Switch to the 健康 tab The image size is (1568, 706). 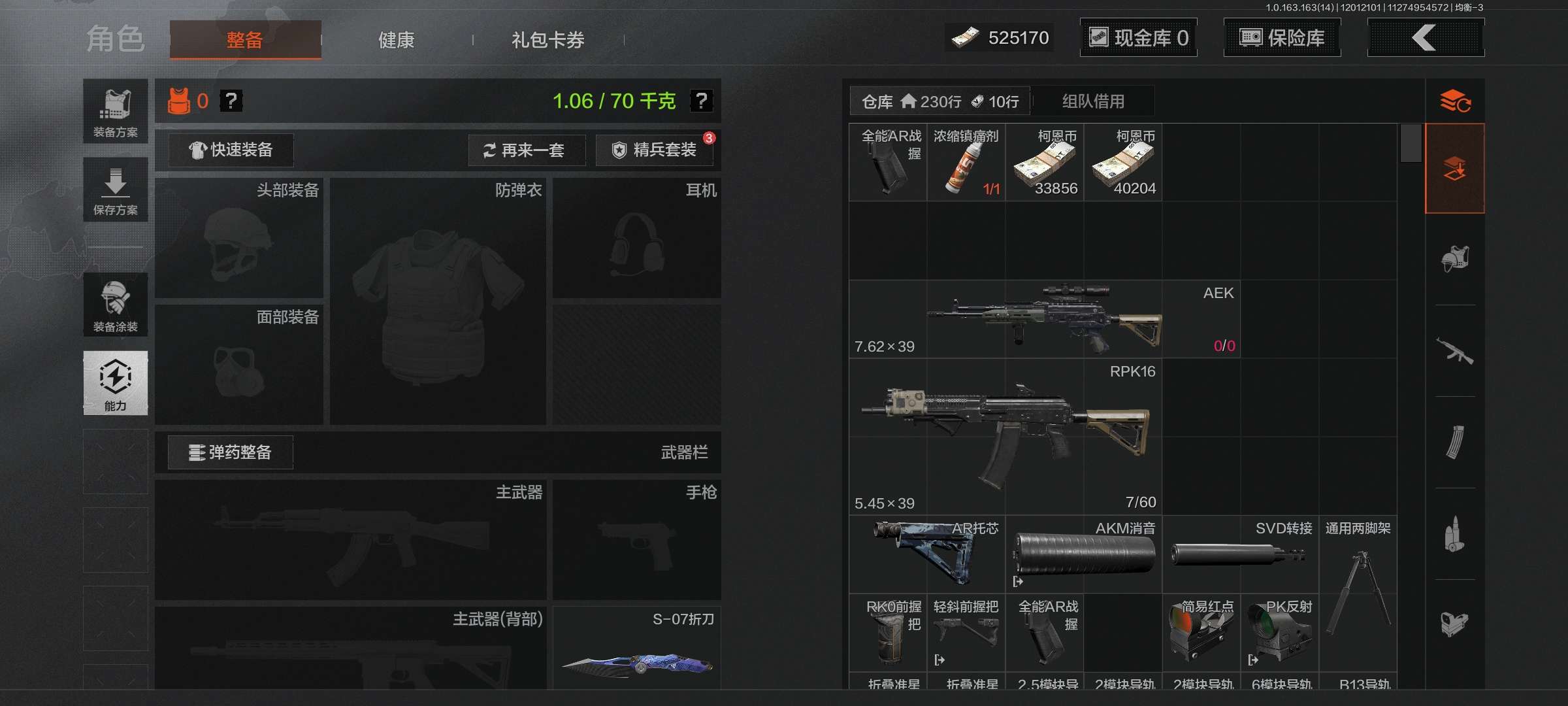coord(395,39)
